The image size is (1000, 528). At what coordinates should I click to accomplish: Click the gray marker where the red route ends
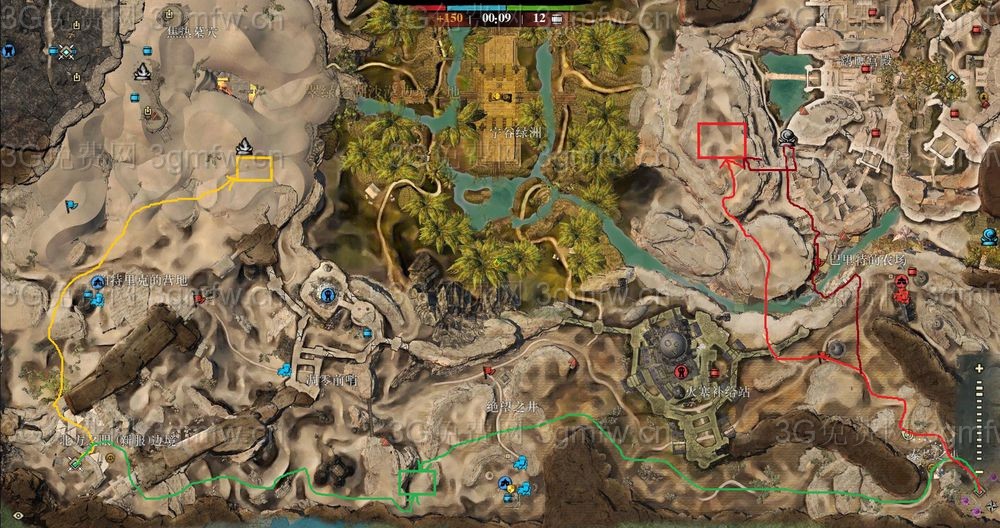click(789, 138)
